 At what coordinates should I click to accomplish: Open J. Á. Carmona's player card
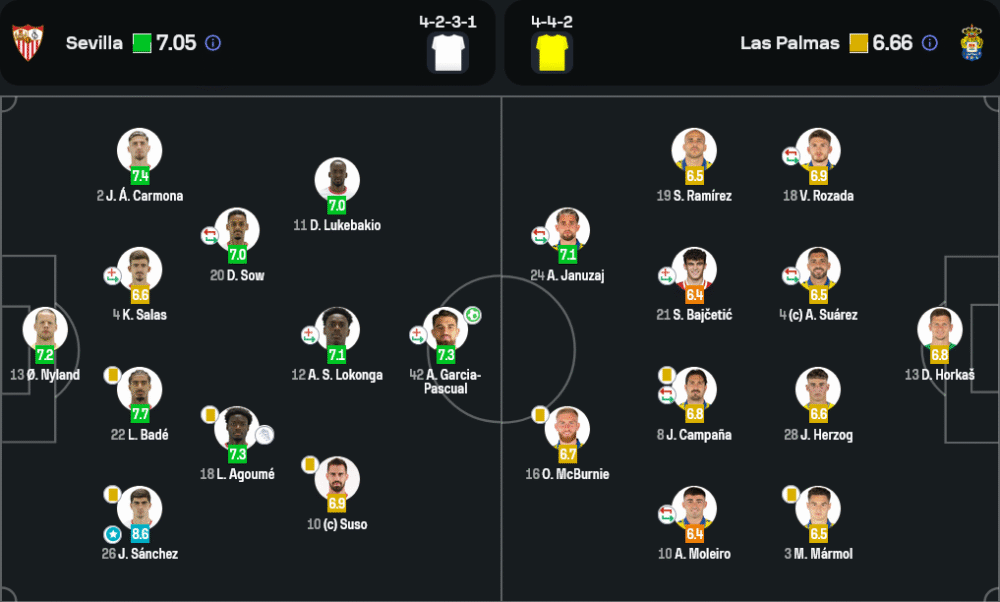point(140,150)
